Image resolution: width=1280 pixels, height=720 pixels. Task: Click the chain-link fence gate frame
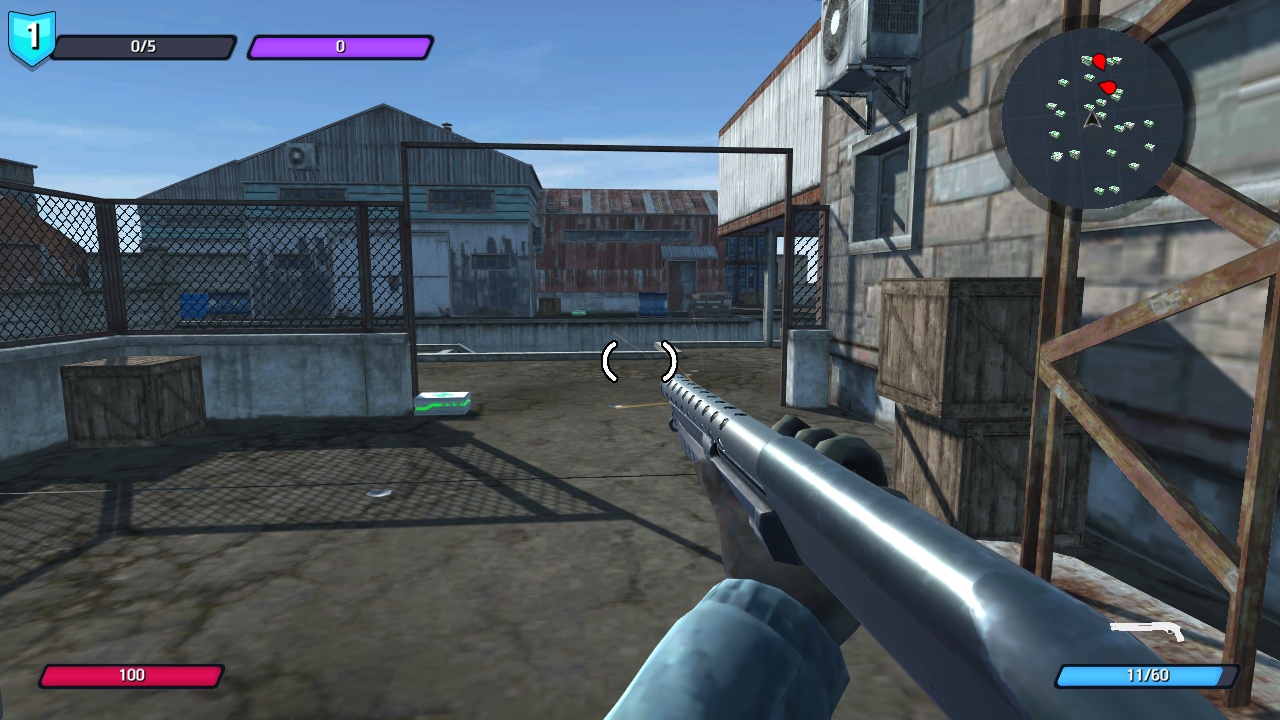click(x=405, y=260)
